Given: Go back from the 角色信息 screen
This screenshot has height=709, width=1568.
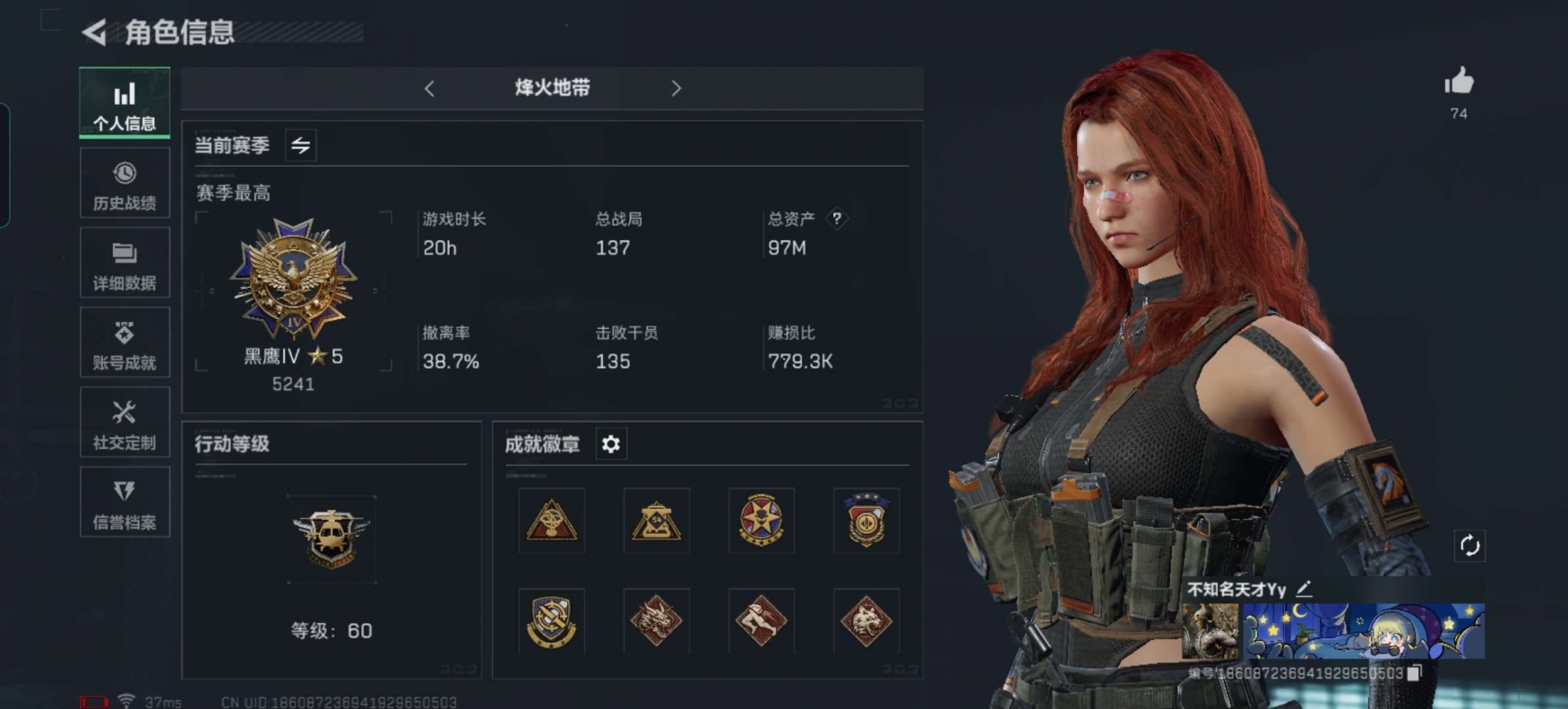Looking at the screenshot, I should coord(94,33).
